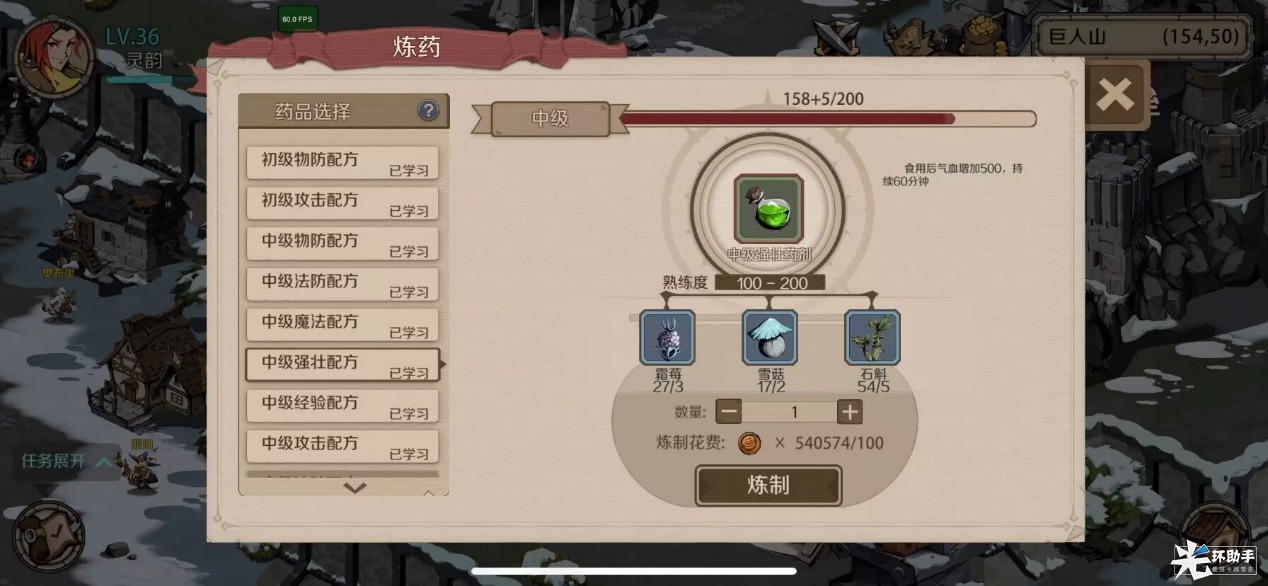Pick the 中级攻击配方 recipe
1268x586 pixels.
point(342,445)
